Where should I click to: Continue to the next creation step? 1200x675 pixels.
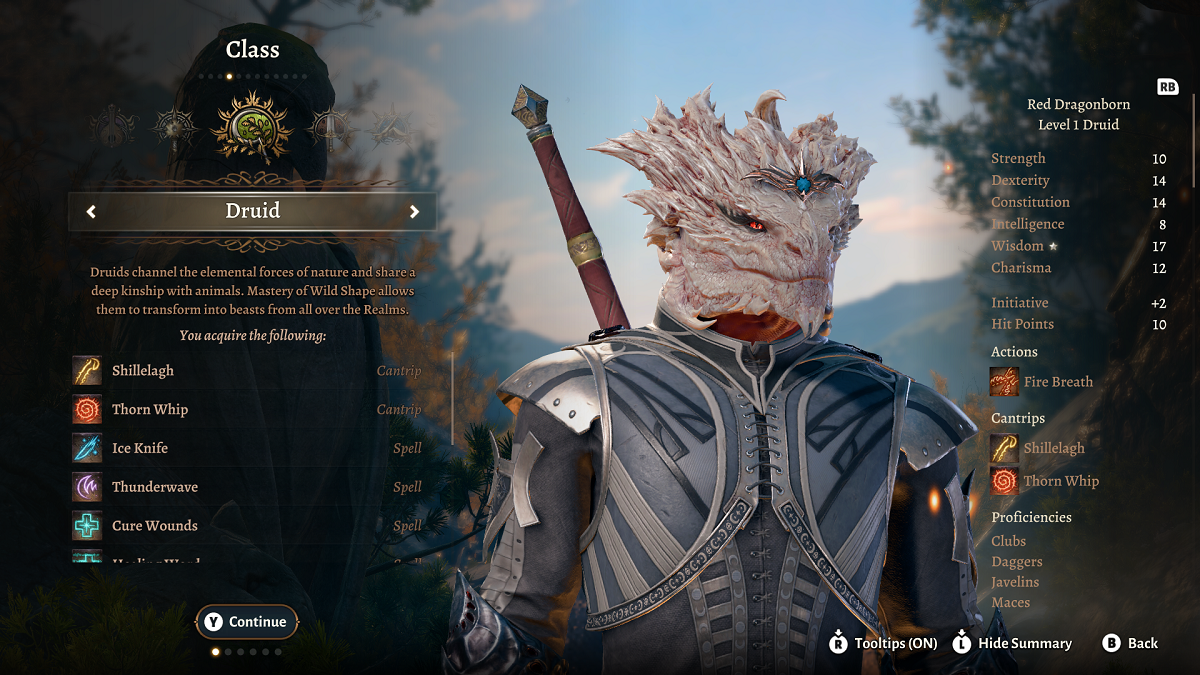point(247,622)
